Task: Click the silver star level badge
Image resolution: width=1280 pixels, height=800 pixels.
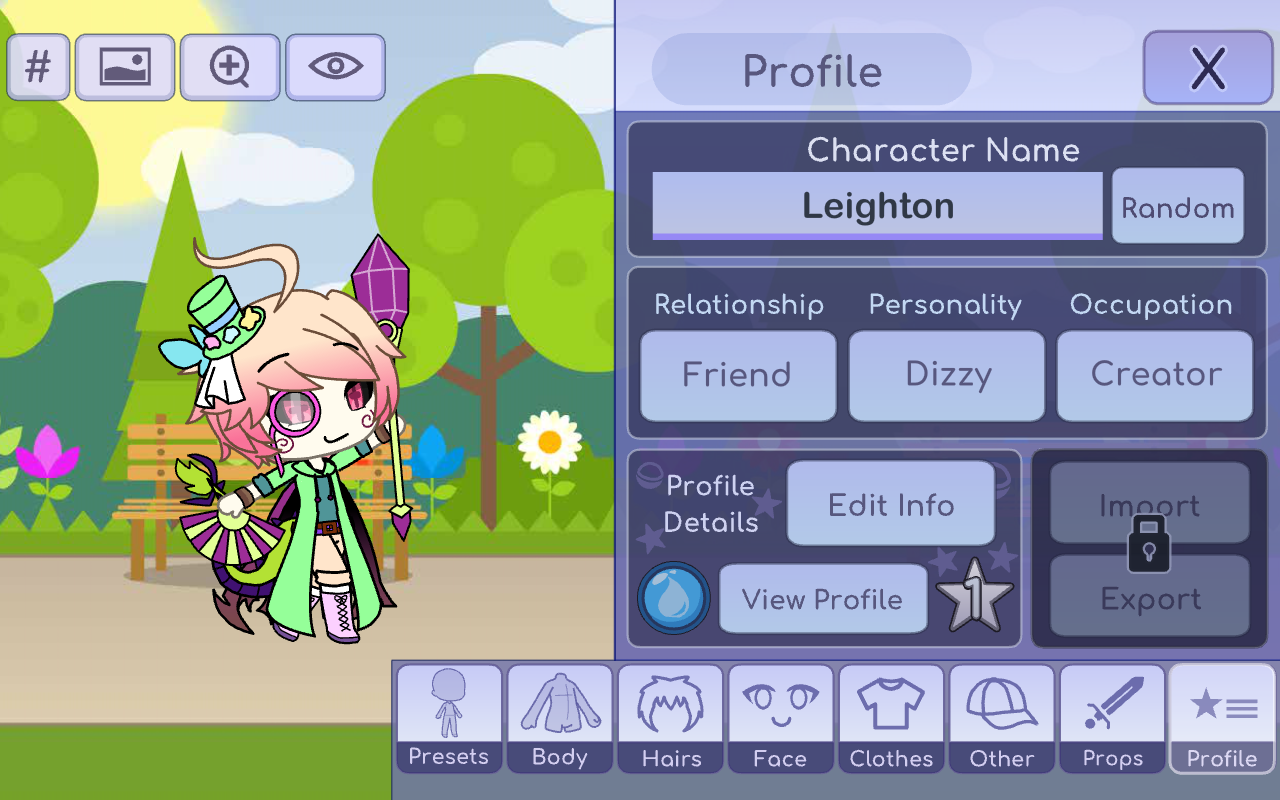Action: 974,597
